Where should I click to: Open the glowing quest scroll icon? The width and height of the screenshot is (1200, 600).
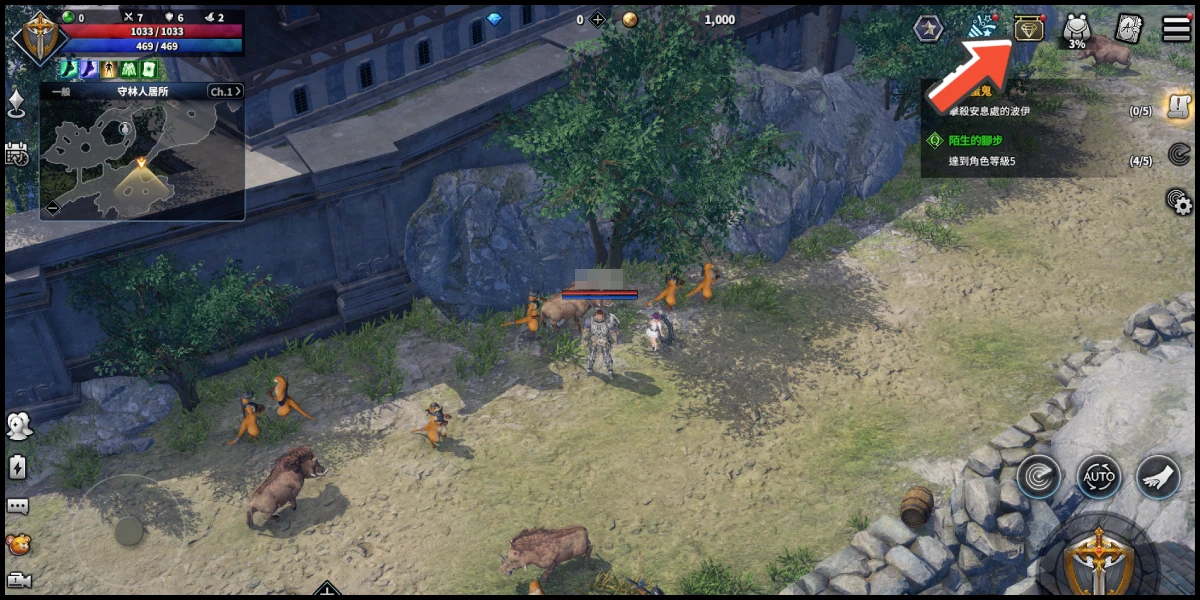(1179, 106)
